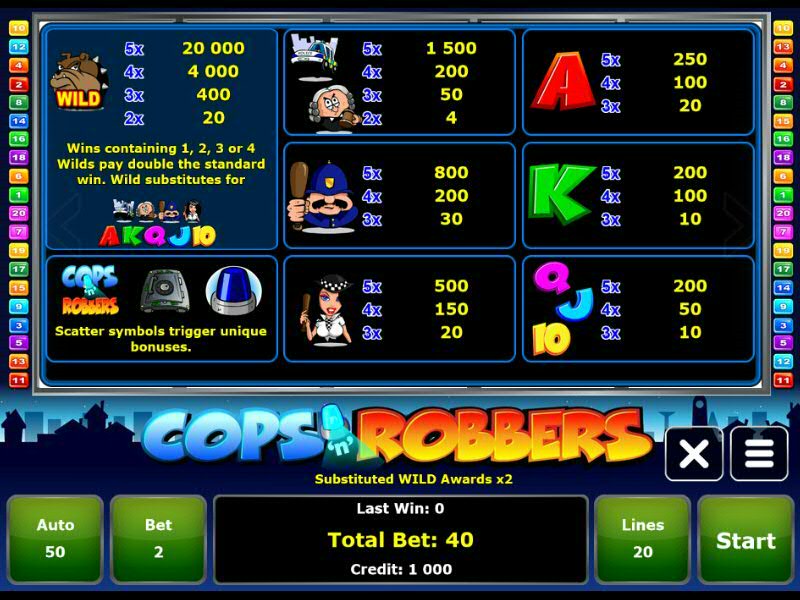Adjust the number of Lines
Viewport: 800px width, 600px height.
(x=642, y=540)
